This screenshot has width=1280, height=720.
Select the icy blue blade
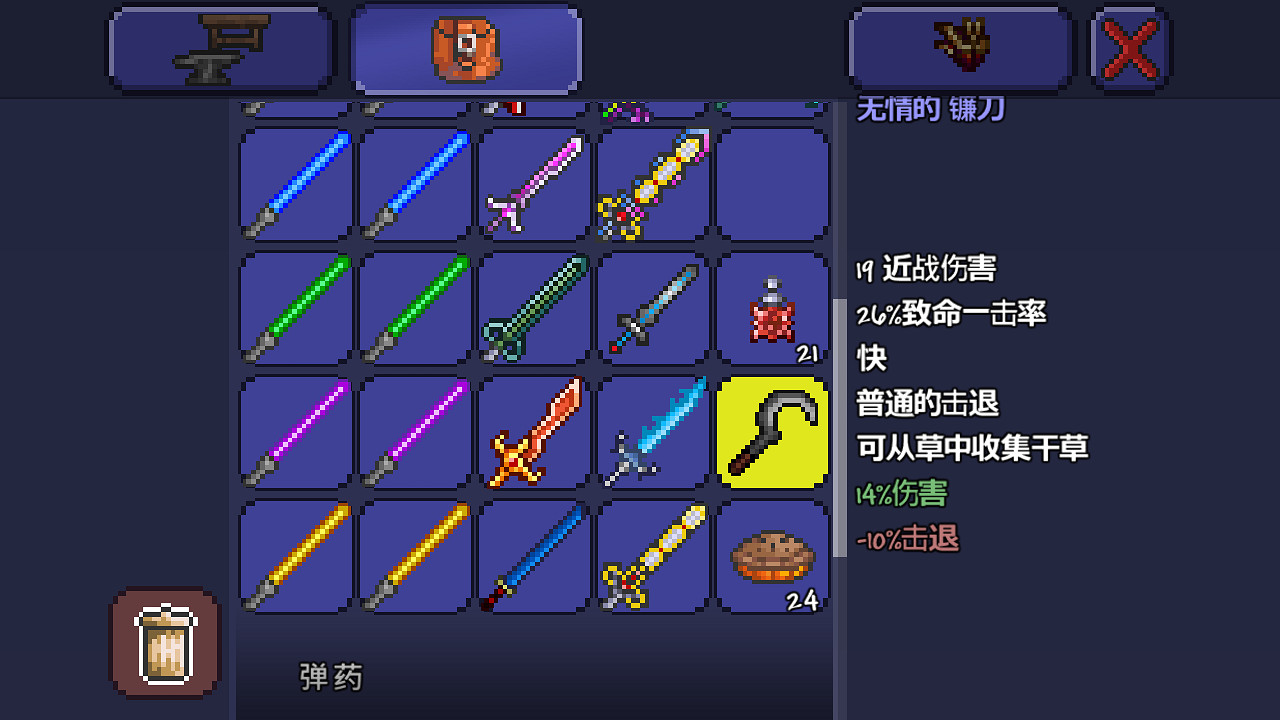(655, 432)
